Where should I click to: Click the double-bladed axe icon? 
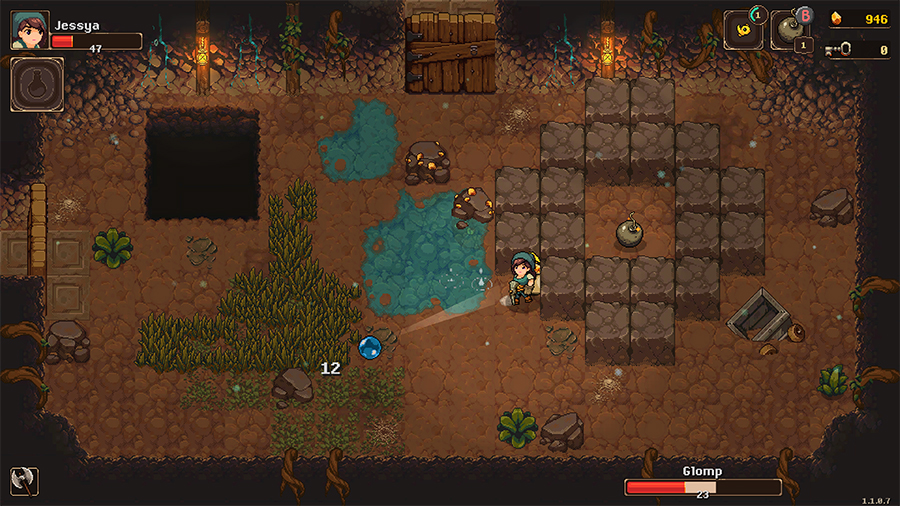pos(23,480)
